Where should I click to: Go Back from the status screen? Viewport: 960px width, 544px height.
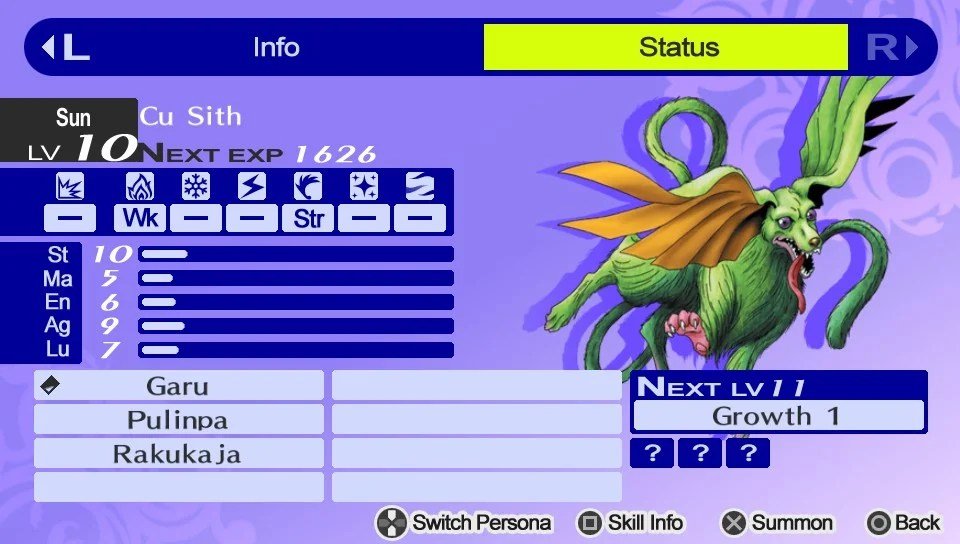point(904,523)
